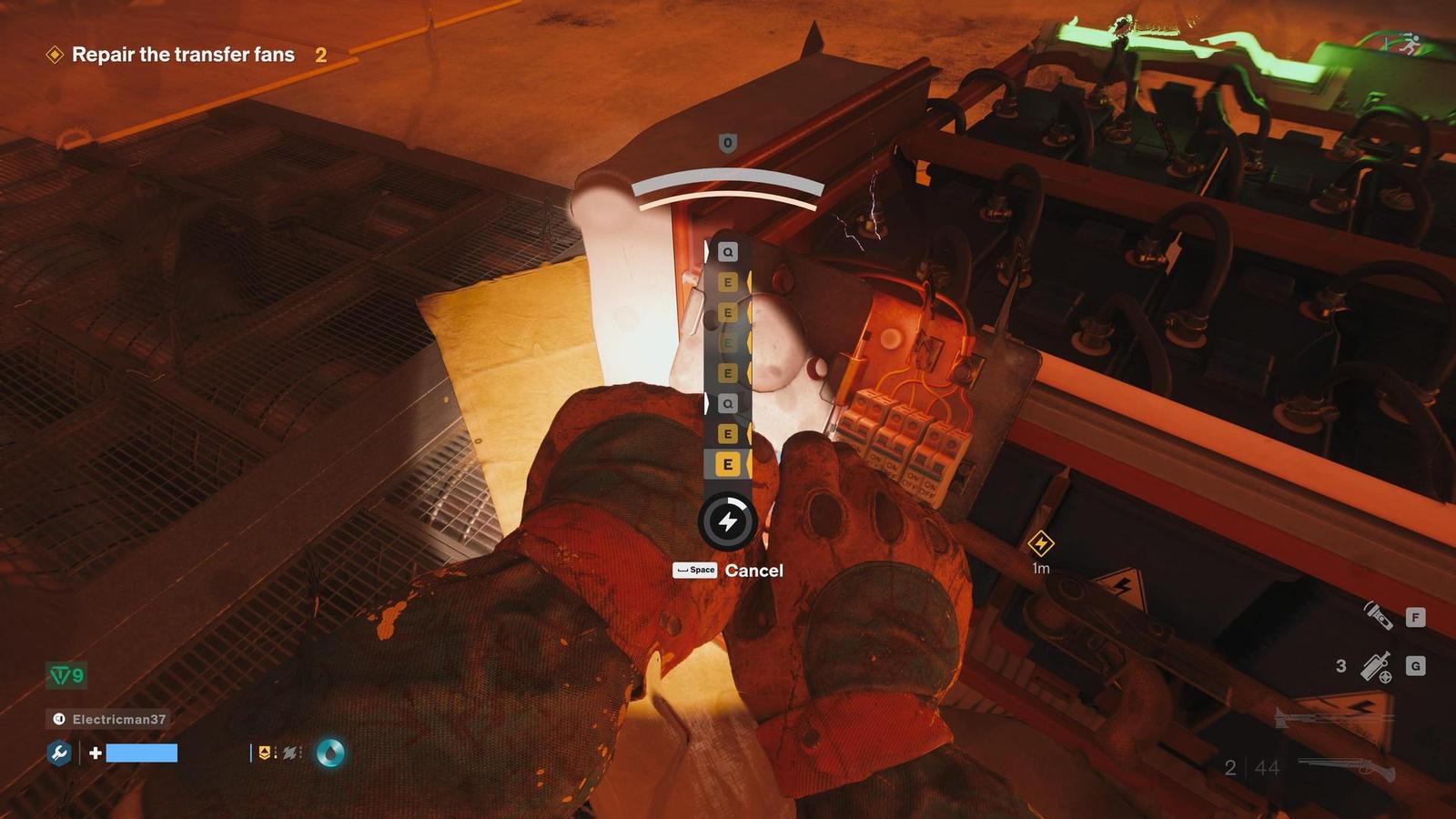
Task: Click the diamond marker beside the objective text
Action: [53, 55]
